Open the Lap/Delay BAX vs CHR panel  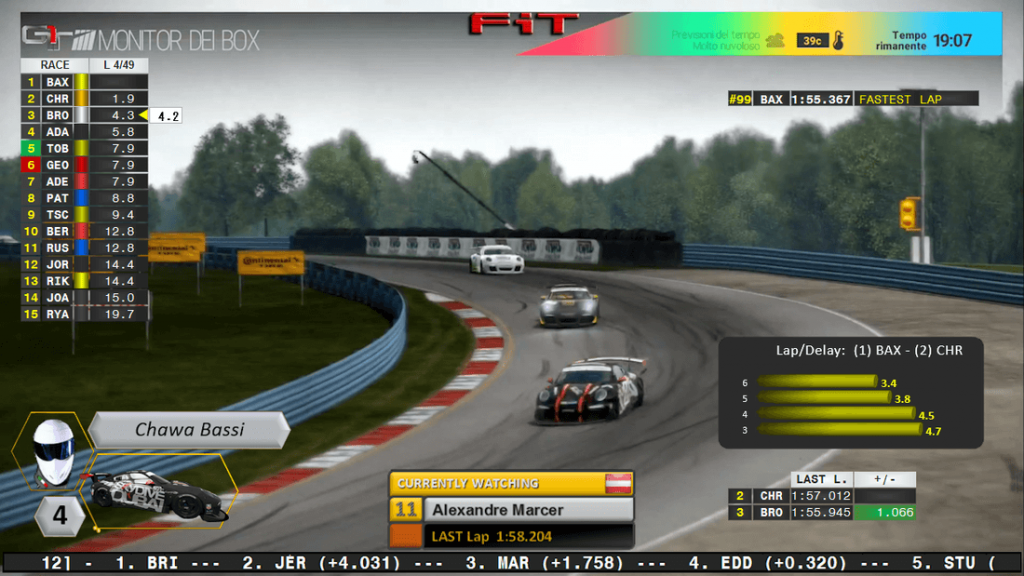(849, 392)
